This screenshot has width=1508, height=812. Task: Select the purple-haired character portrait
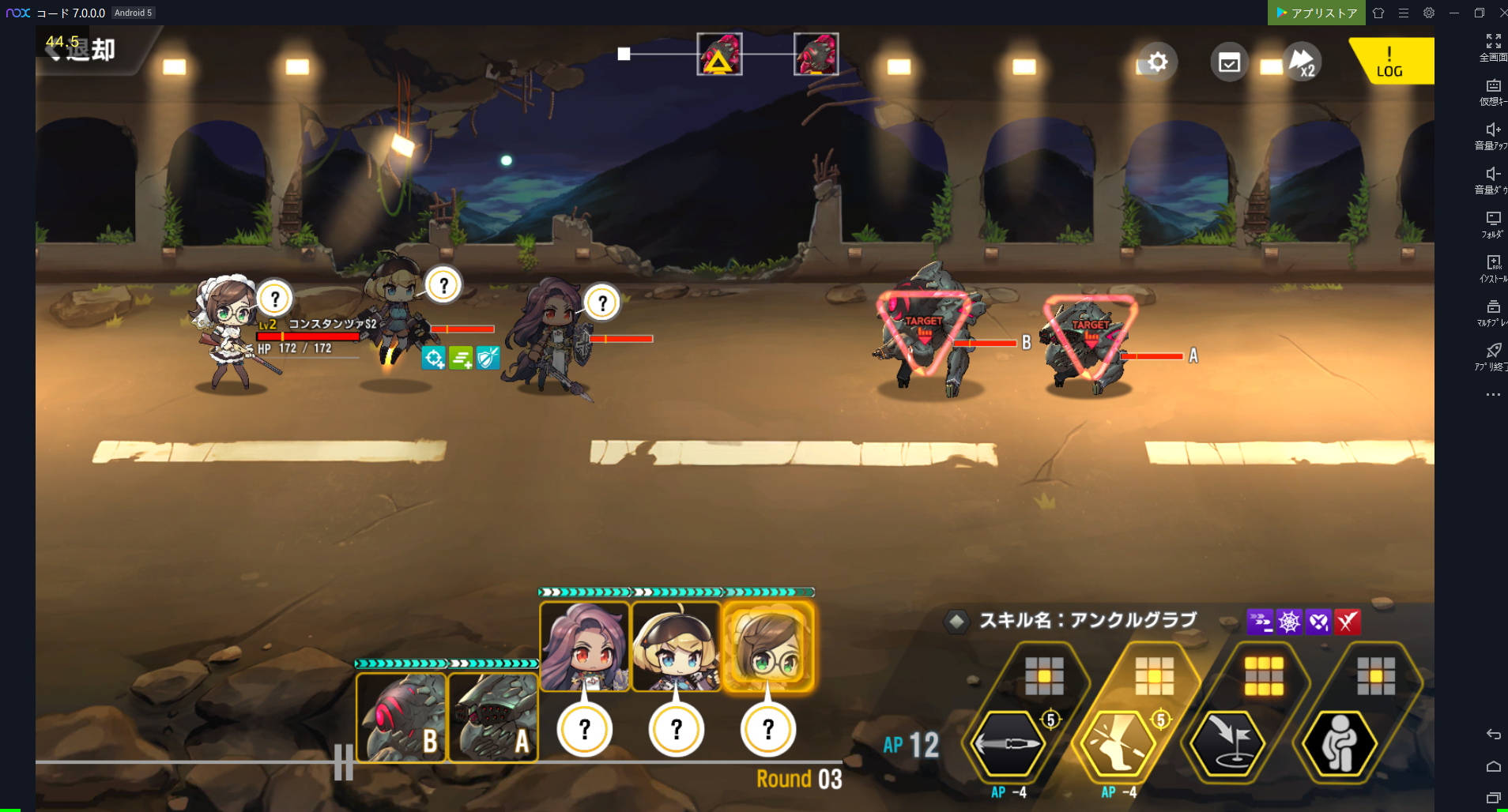[585, 647]
